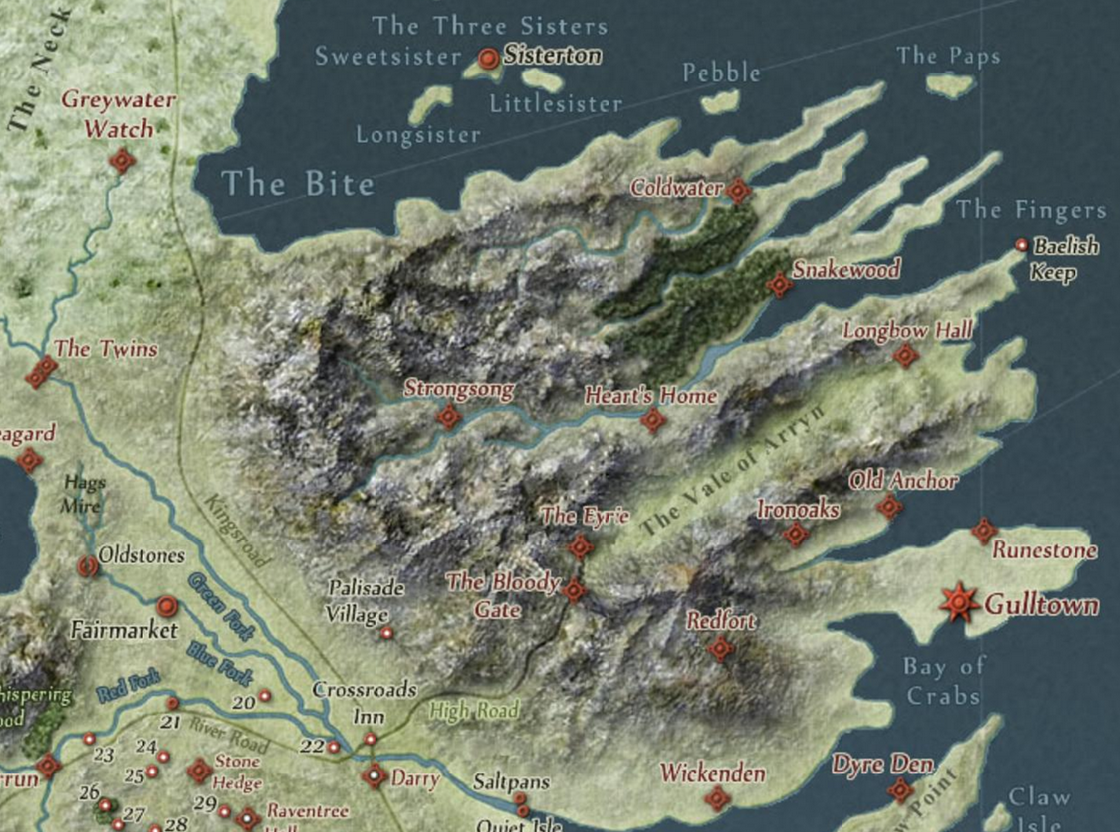The height and width of the screenshot is (832, 1120).
Task: Select the Darry marker
Action: 375,775
